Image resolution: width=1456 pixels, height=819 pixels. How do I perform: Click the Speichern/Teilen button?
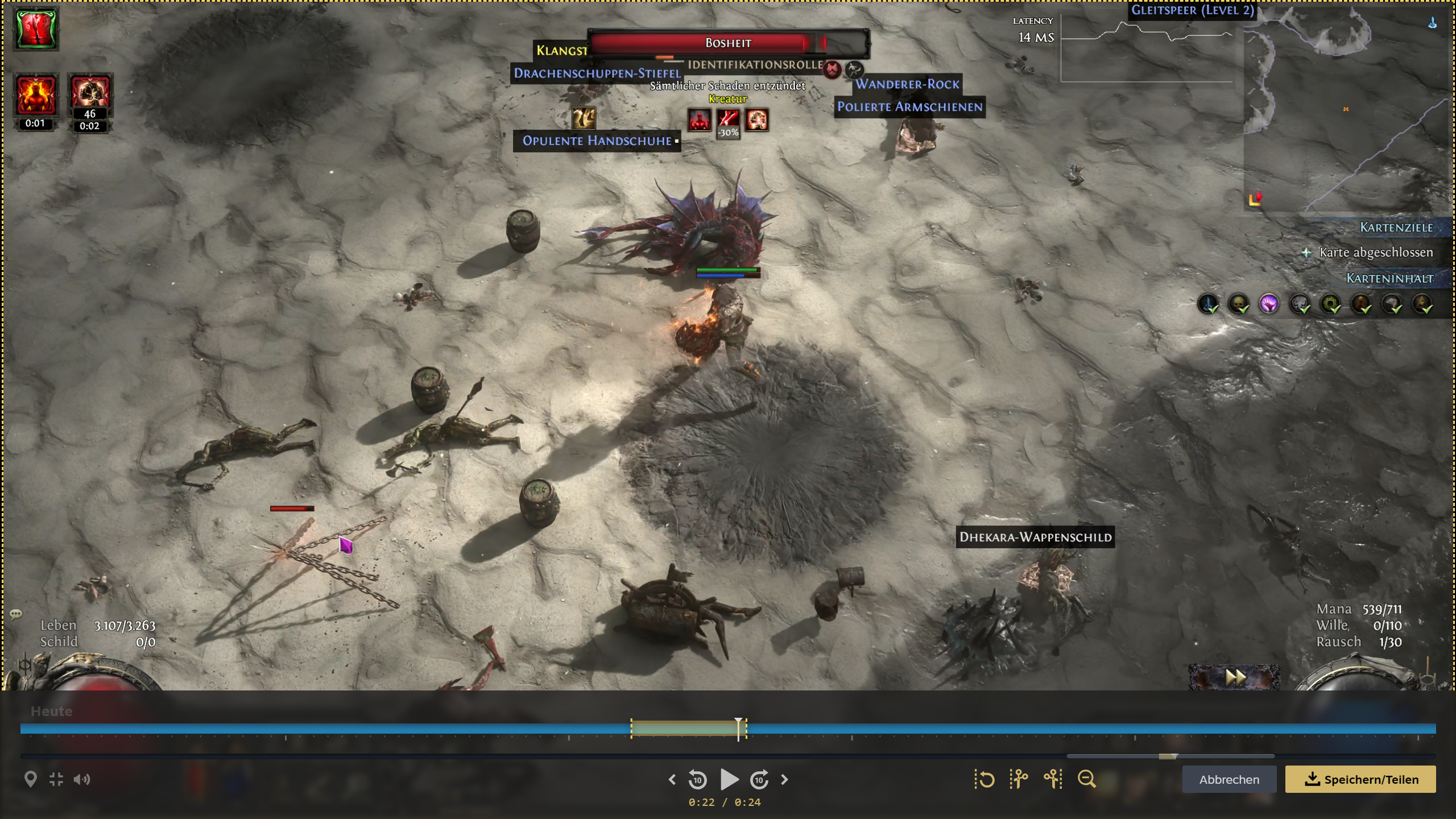point(1360,779)
